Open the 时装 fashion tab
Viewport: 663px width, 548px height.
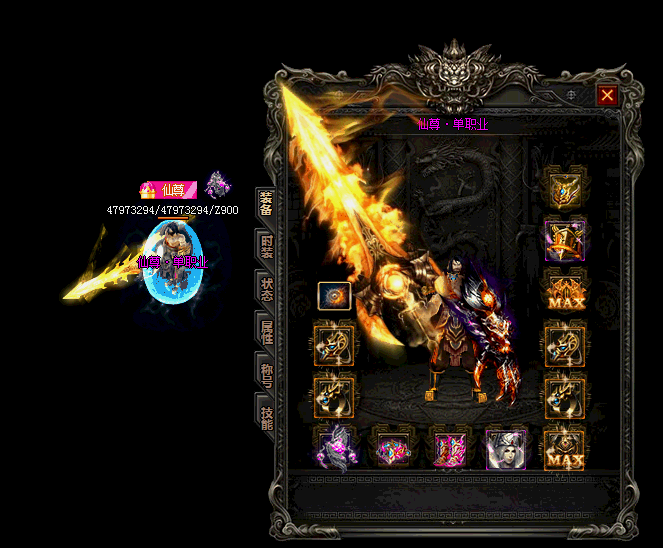pyautogui.click(x=266, y=247)
